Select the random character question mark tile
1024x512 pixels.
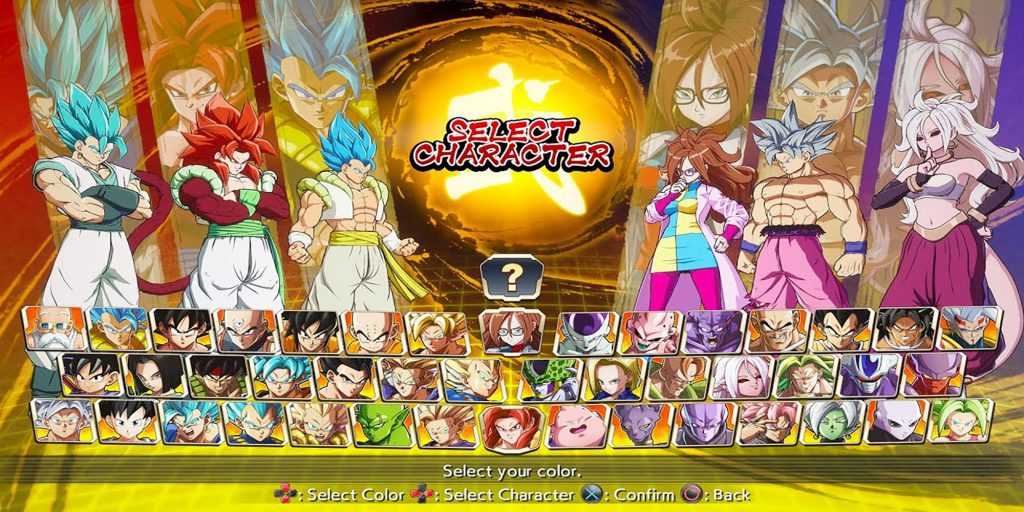511,278
